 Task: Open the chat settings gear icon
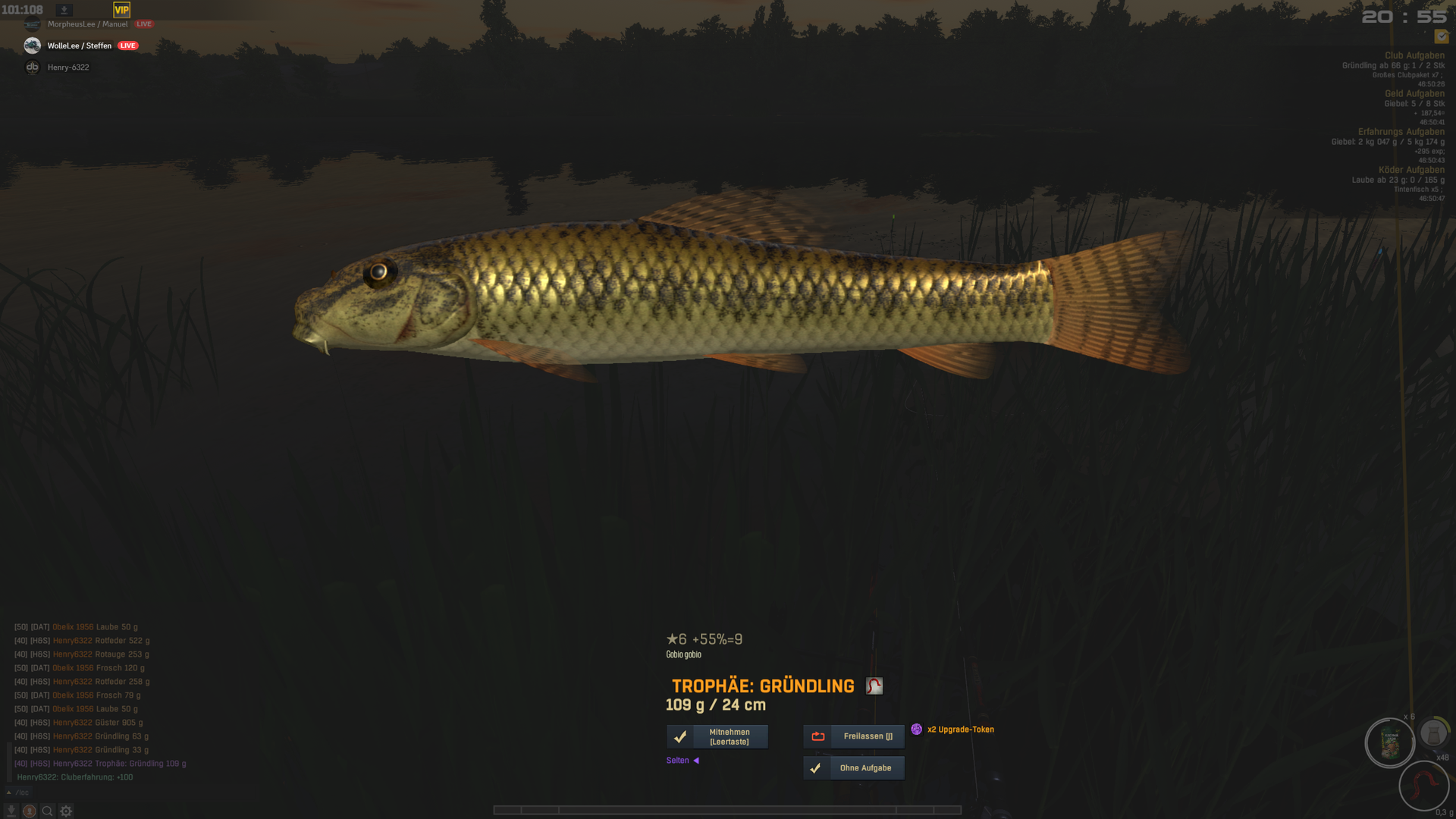click(66, 811)
